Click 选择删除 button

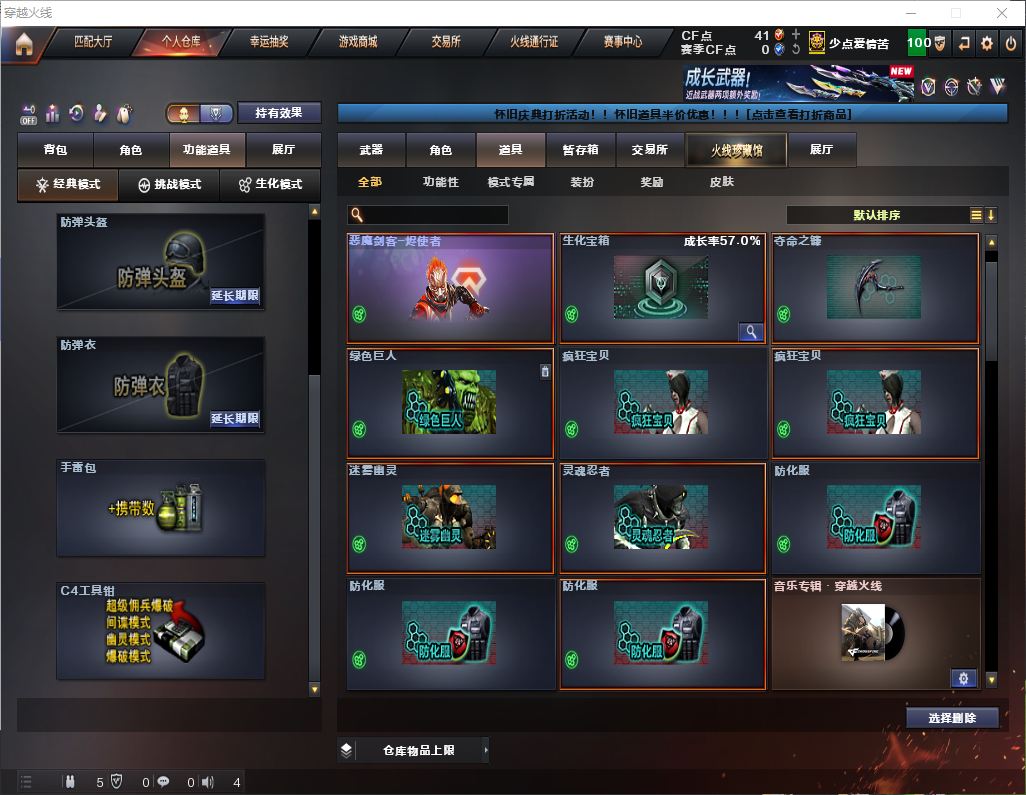click(952, 718)
